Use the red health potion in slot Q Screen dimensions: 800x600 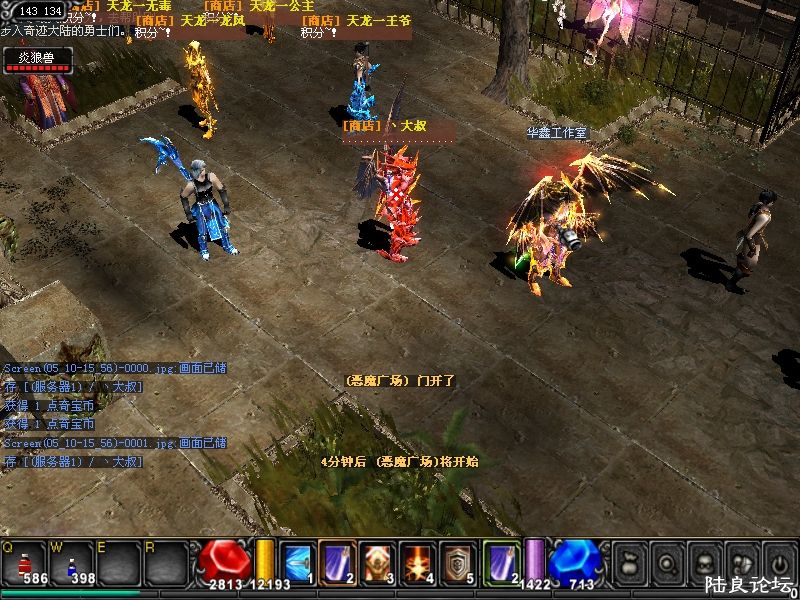[x=24, y=562]
